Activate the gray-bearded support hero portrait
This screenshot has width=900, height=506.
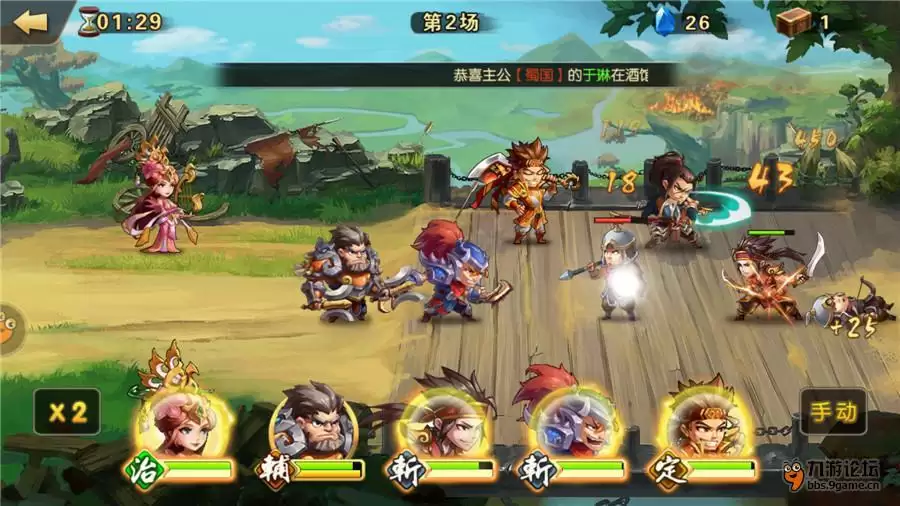(315, 422)
